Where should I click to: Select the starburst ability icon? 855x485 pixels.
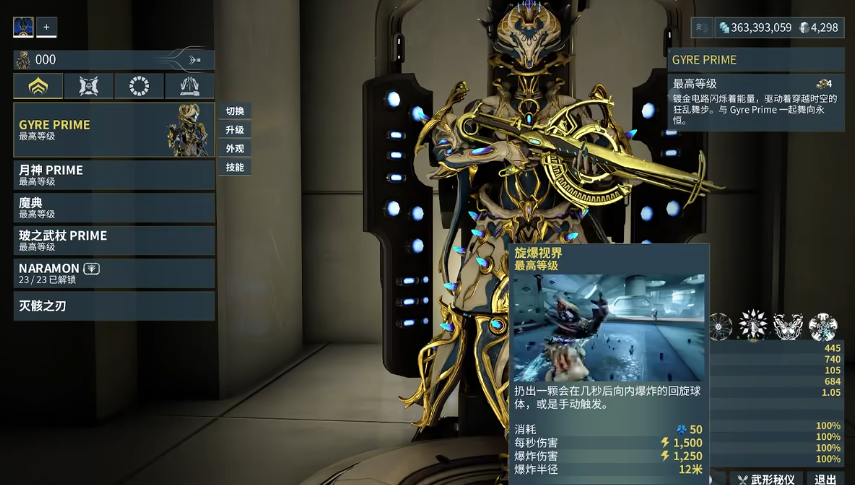point(752,325)
